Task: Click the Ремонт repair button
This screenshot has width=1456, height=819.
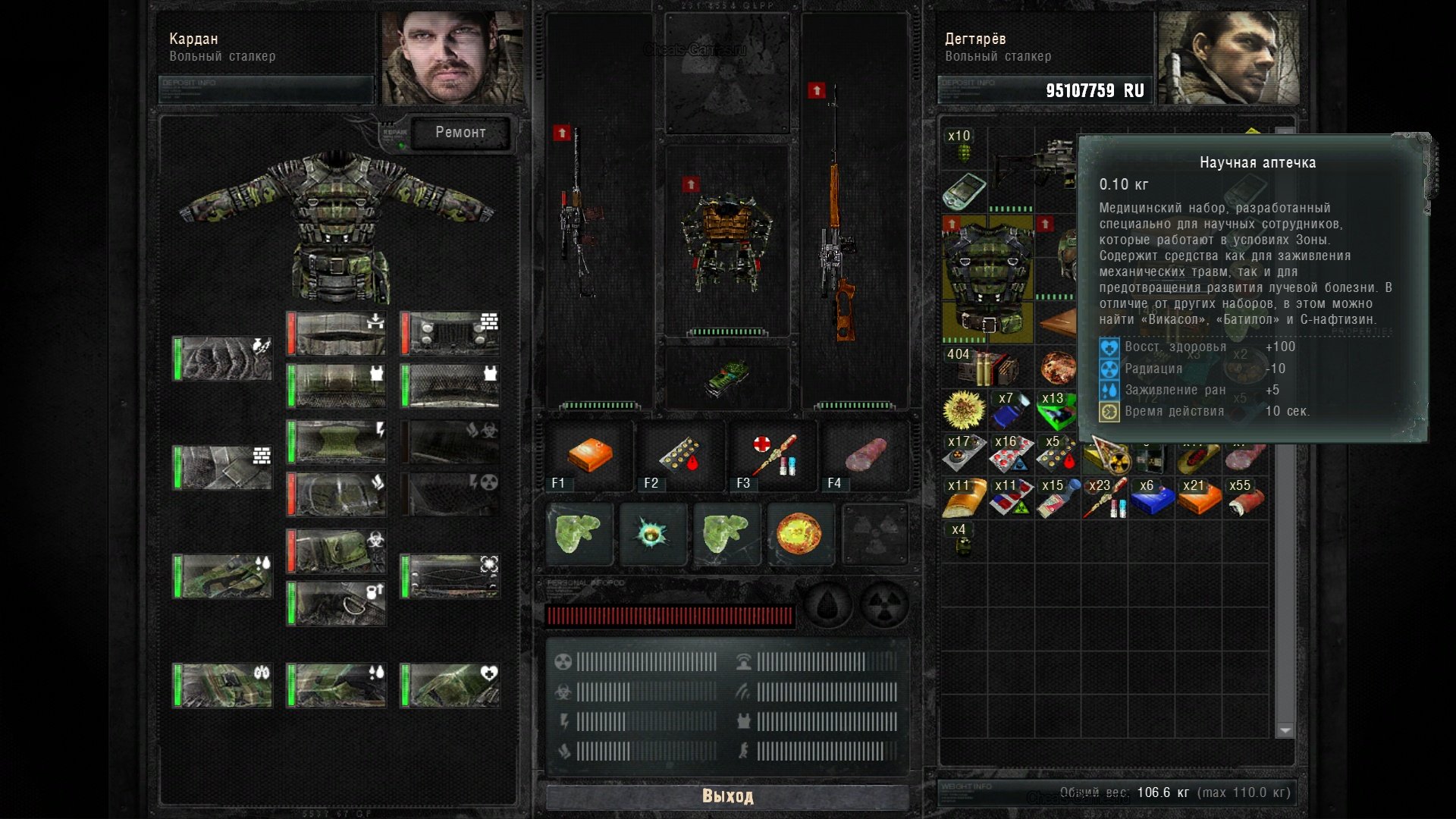Action: (460, 133)
